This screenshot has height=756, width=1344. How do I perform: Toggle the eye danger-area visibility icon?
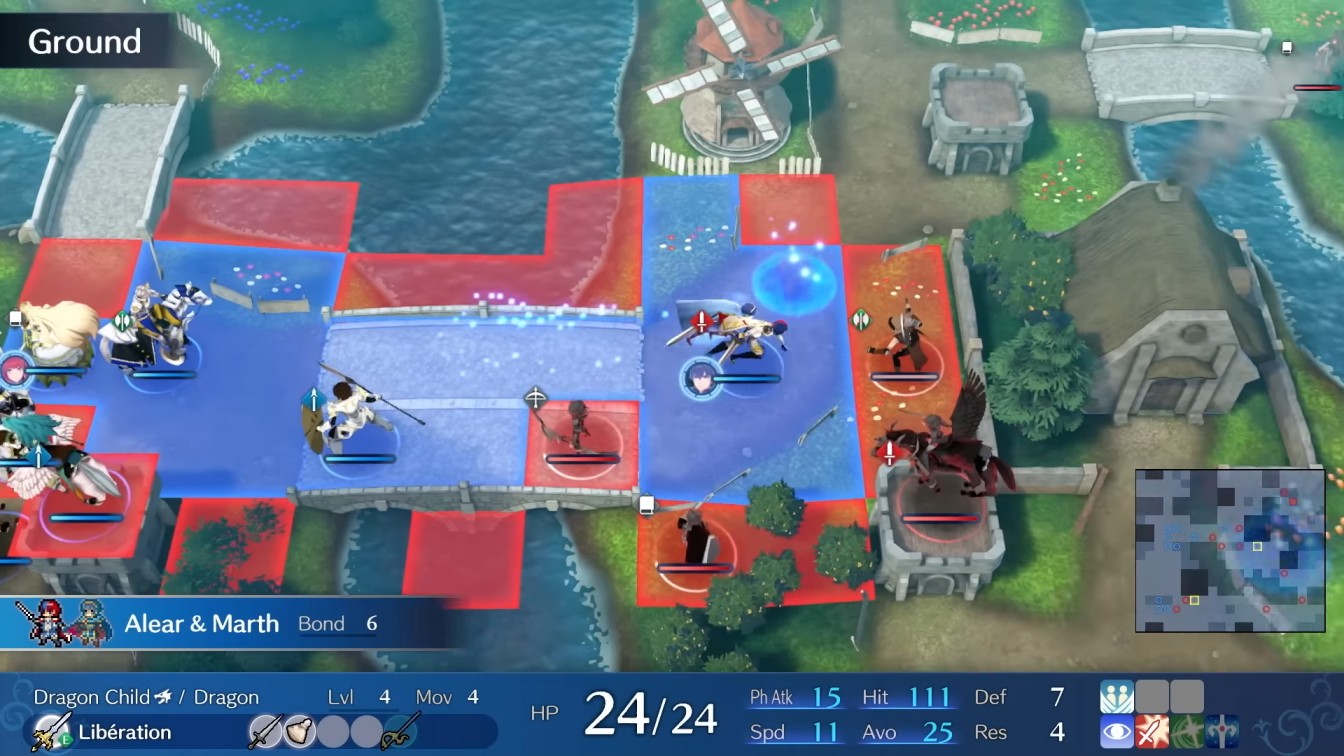(1116, 731)
